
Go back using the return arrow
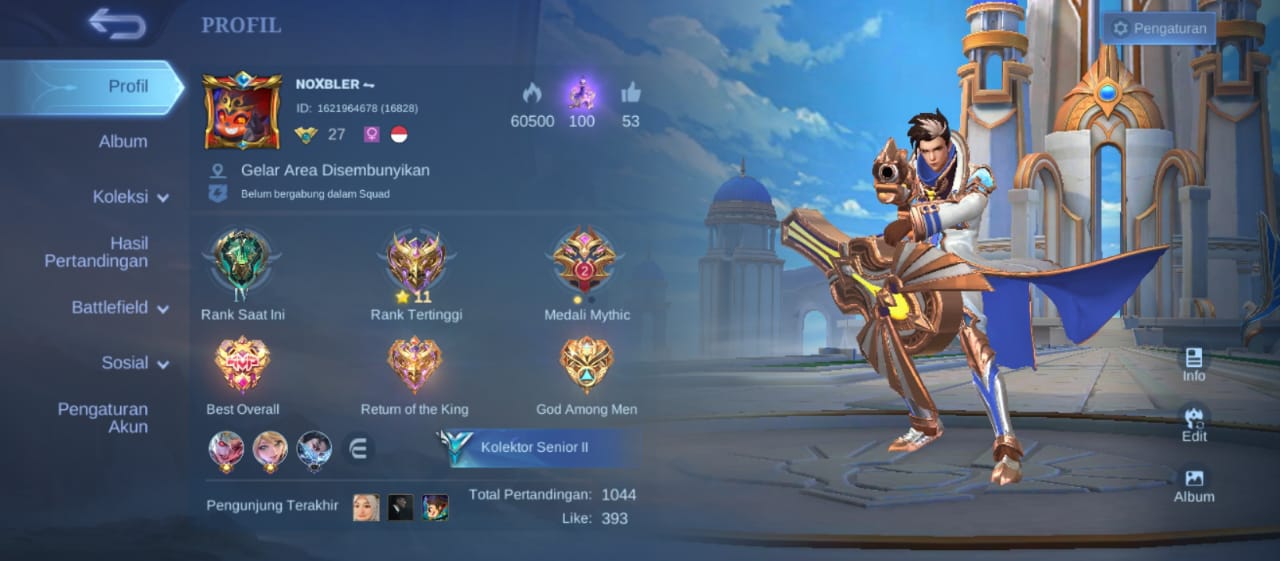point(117,24)
